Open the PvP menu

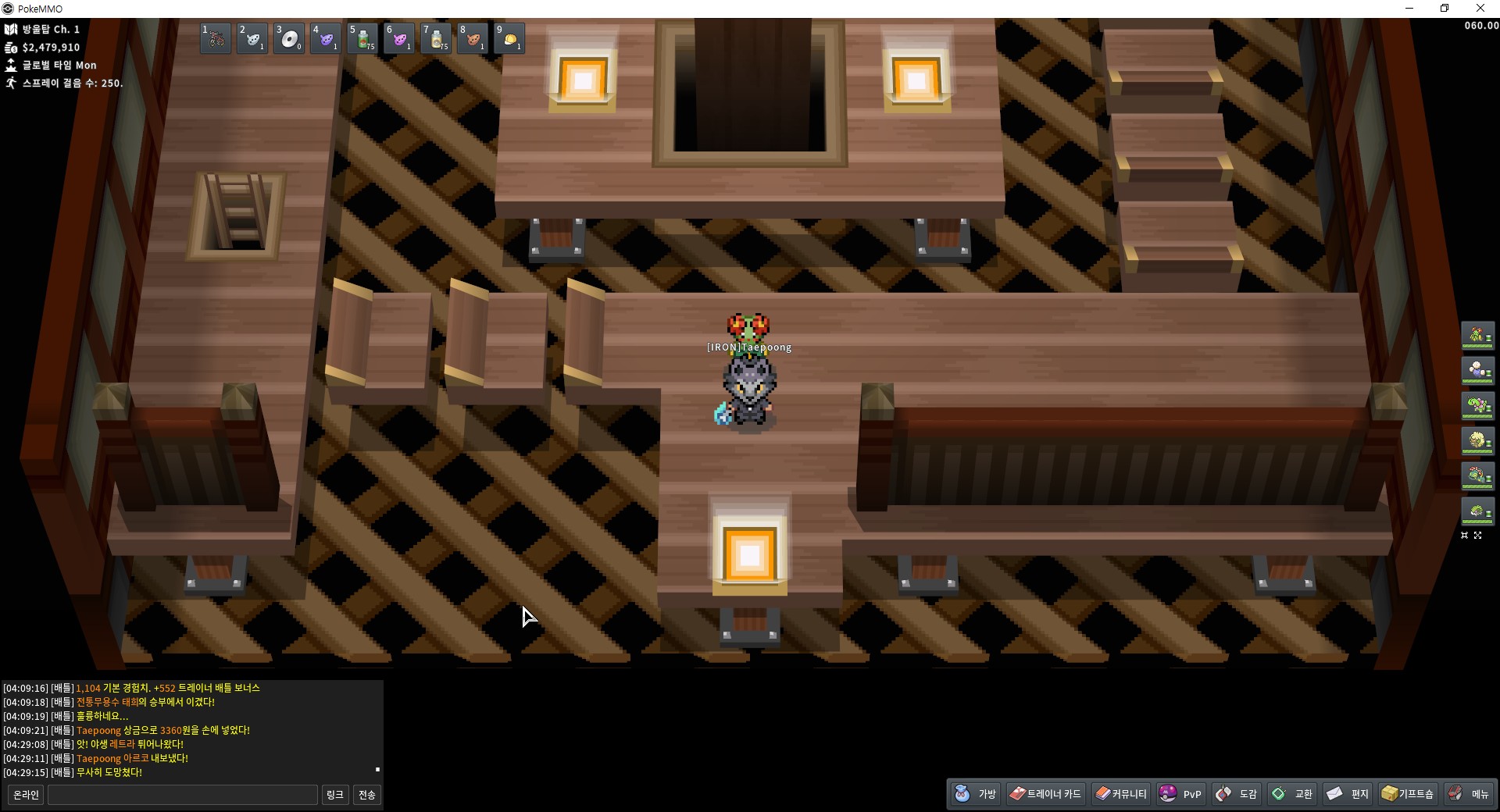(1181, 794)
